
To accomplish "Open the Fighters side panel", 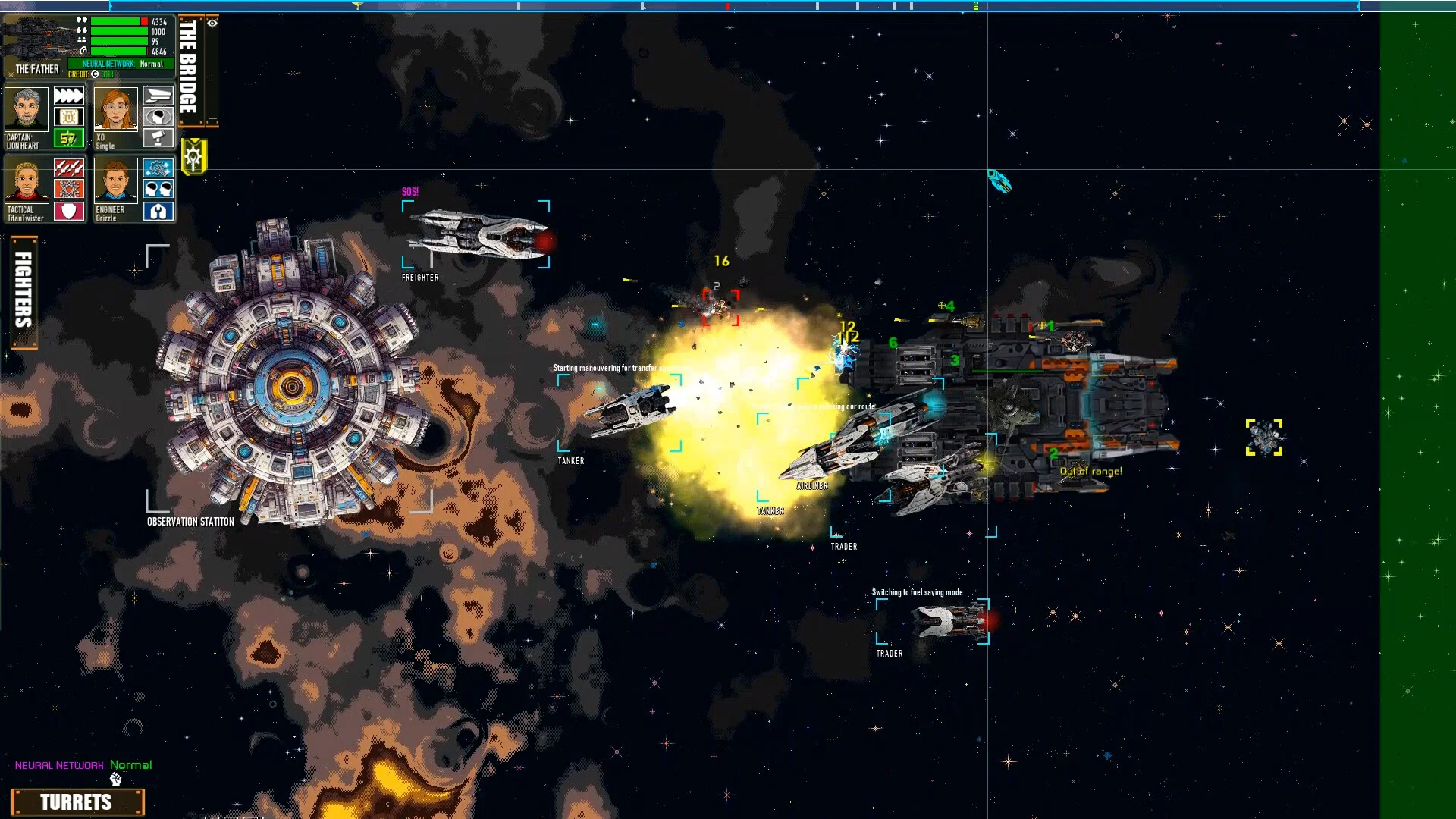I will (24, 292).
